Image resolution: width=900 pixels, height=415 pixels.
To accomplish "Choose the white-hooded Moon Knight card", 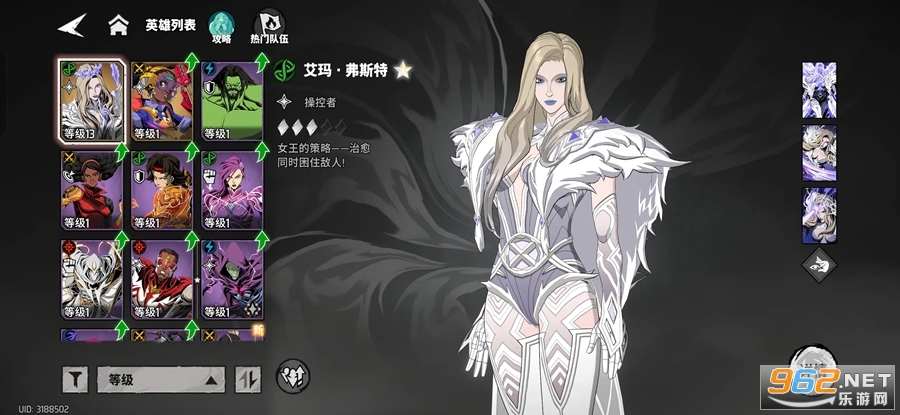I will click(92, 280).
